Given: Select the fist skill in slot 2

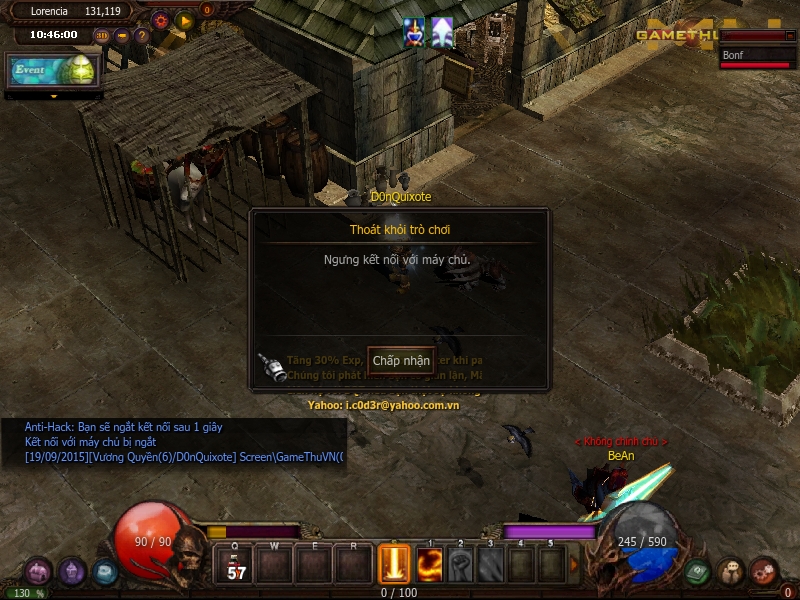Looking at the screenshot, I should coord(460,566).
